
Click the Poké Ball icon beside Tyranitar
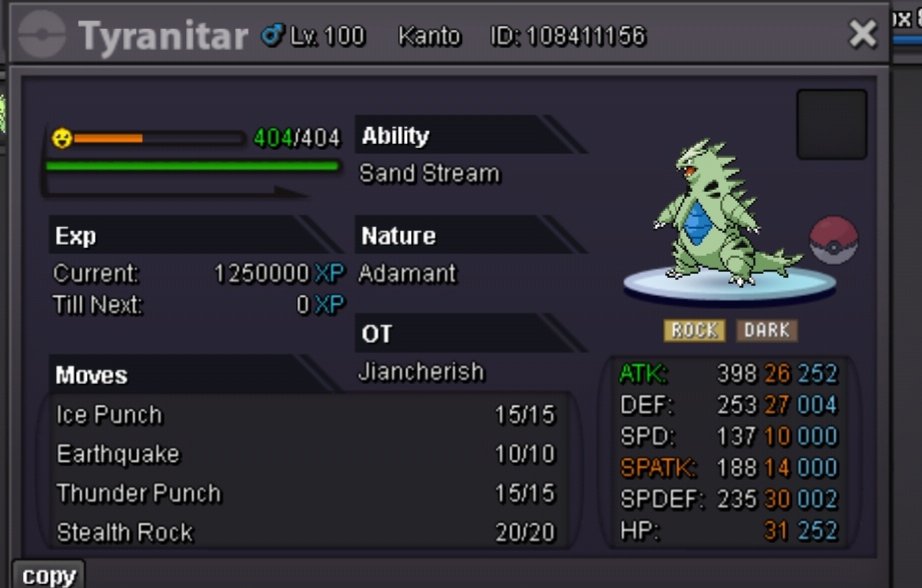click(833, 241)
